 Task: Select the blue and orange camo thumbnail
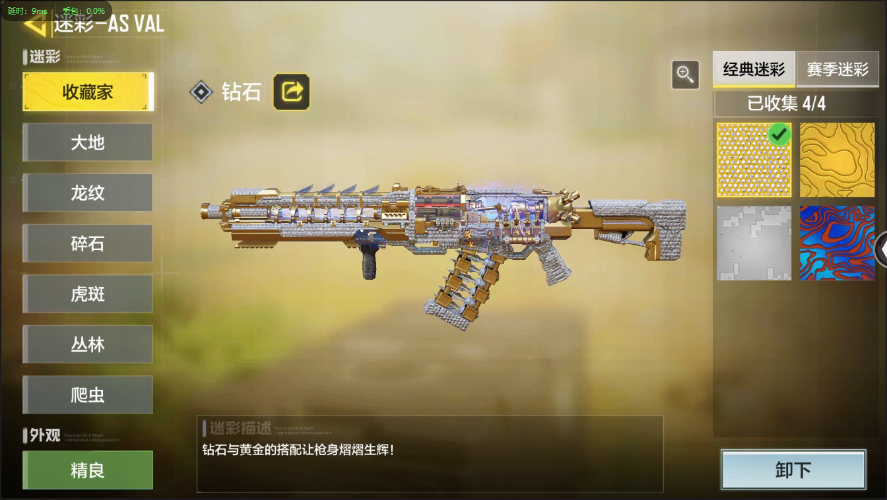[837, 243]
